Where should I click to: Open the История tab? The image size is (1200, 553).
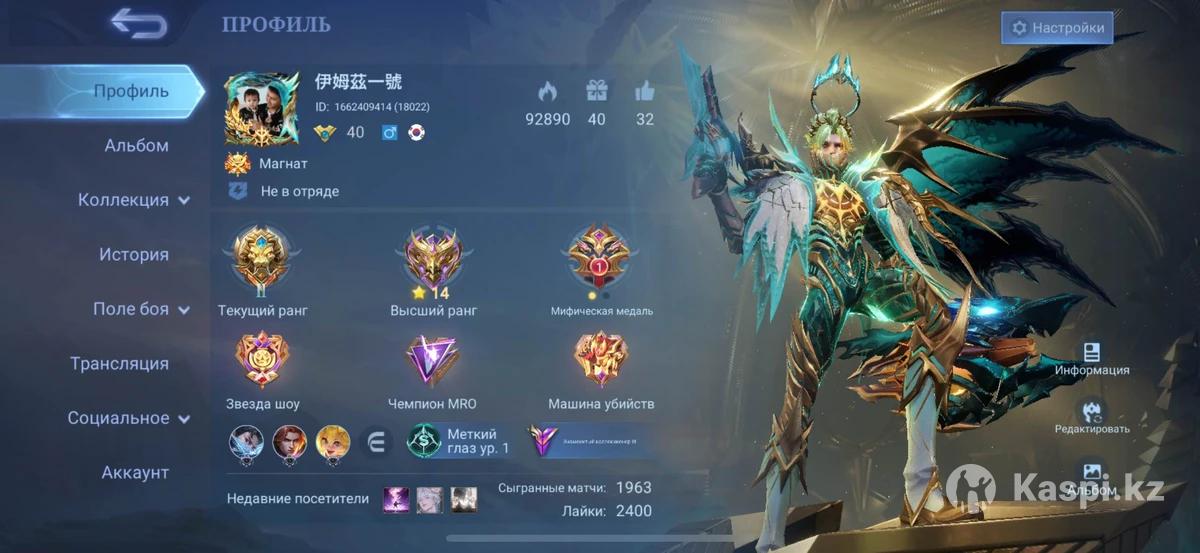click(134, 255)
